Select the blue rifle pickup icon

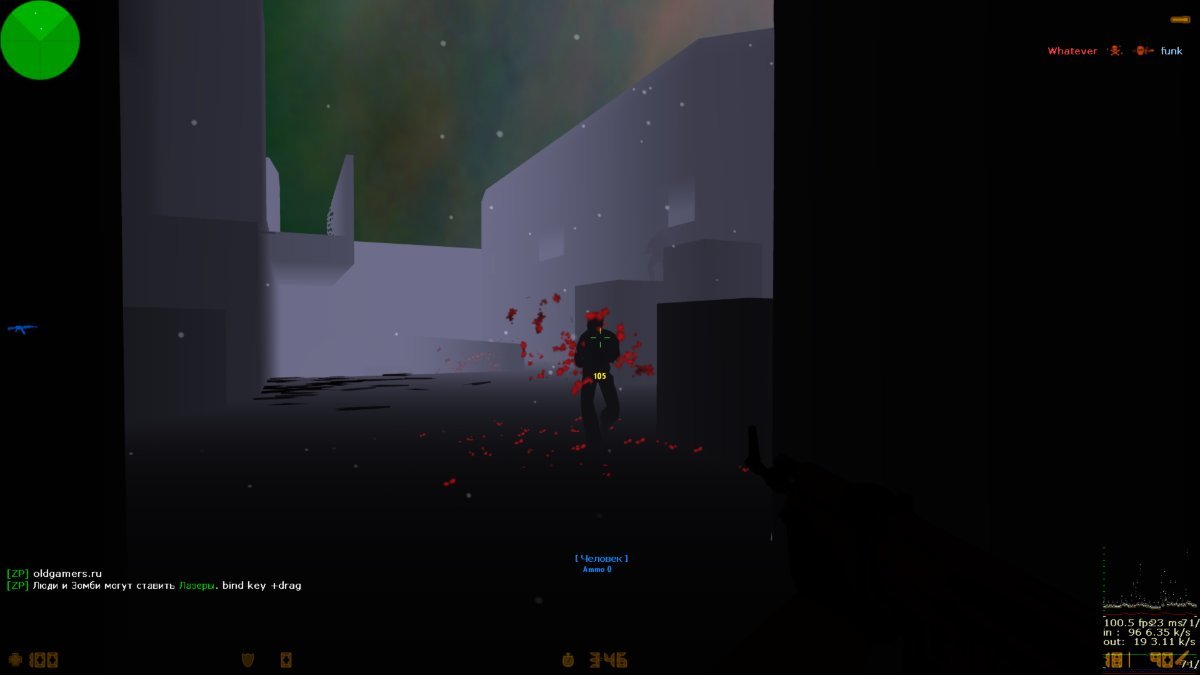tap(22, 329)
